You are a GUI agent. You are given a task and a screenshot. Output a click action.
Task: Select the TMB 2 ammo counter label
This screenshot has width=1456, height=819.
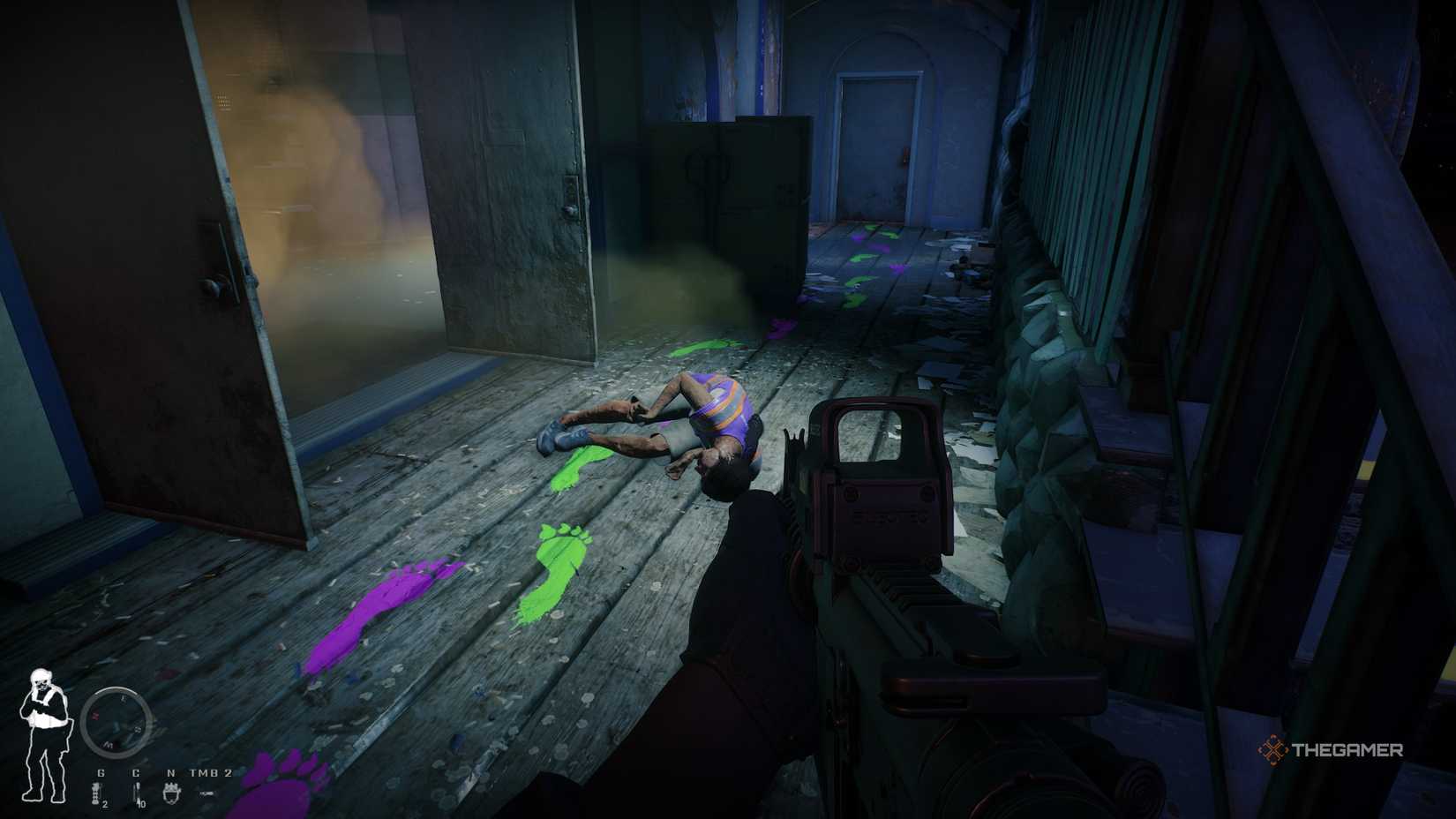tap(210, 773)
